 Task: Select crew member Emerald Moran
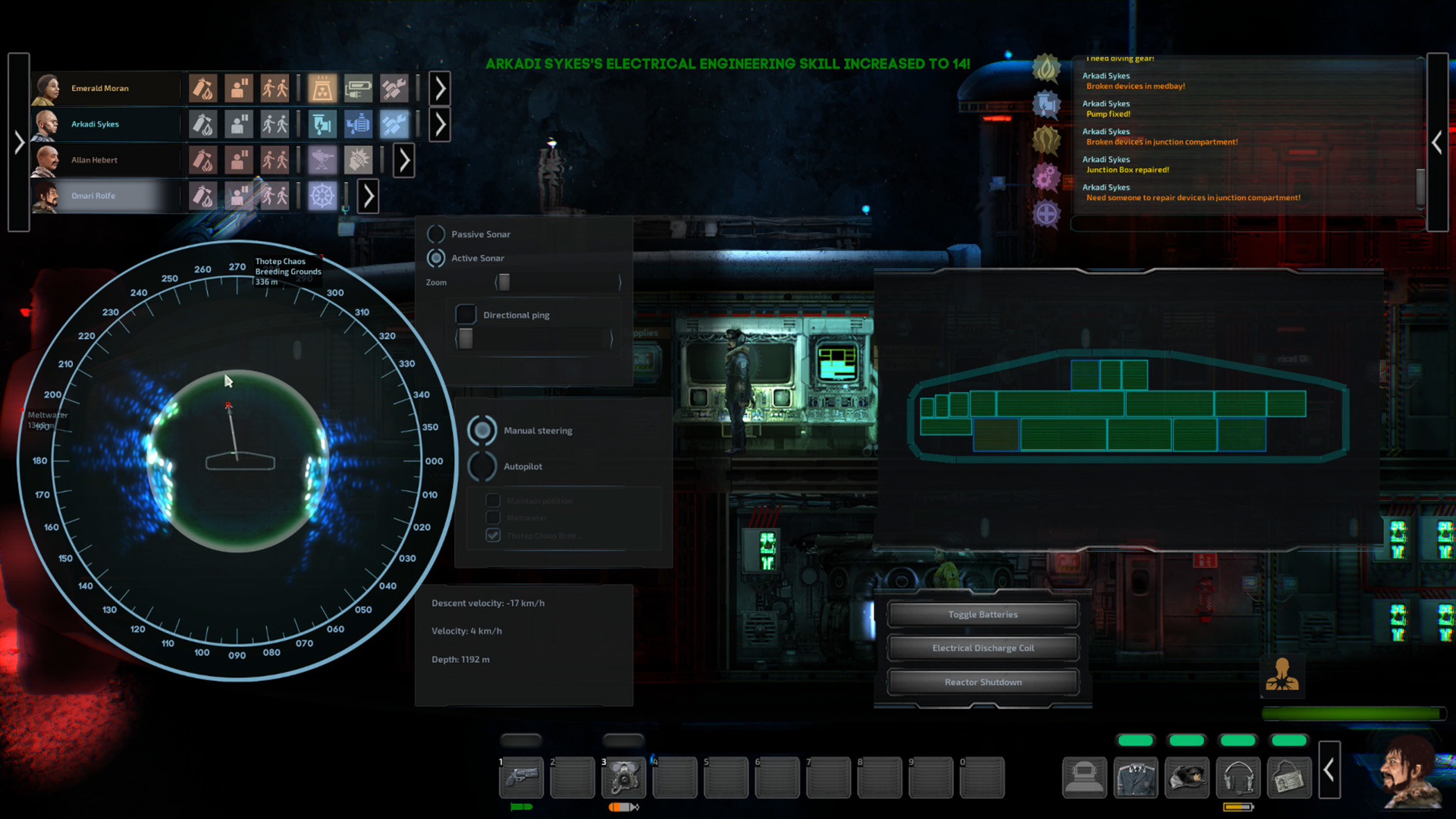pos(99,89)
